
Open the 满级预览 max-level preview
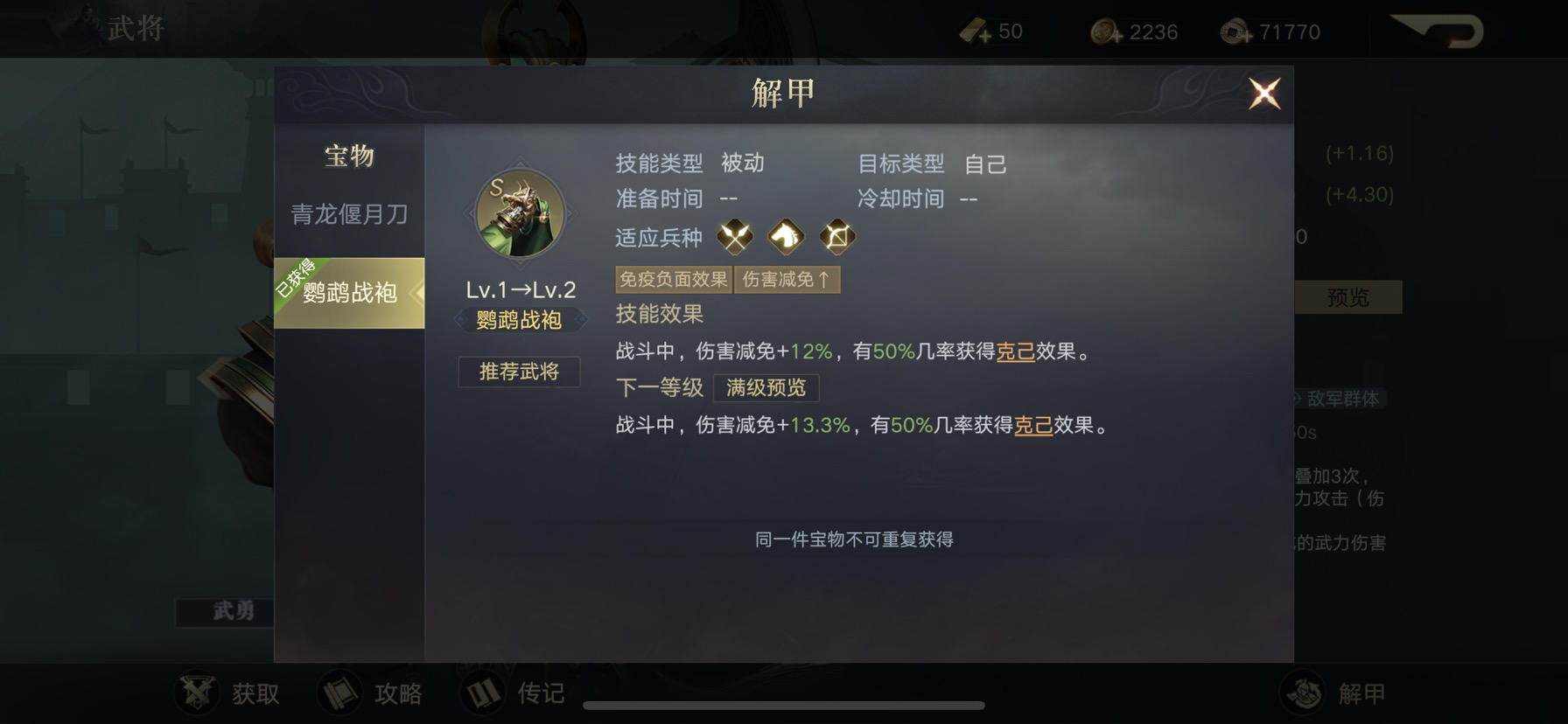766,387
